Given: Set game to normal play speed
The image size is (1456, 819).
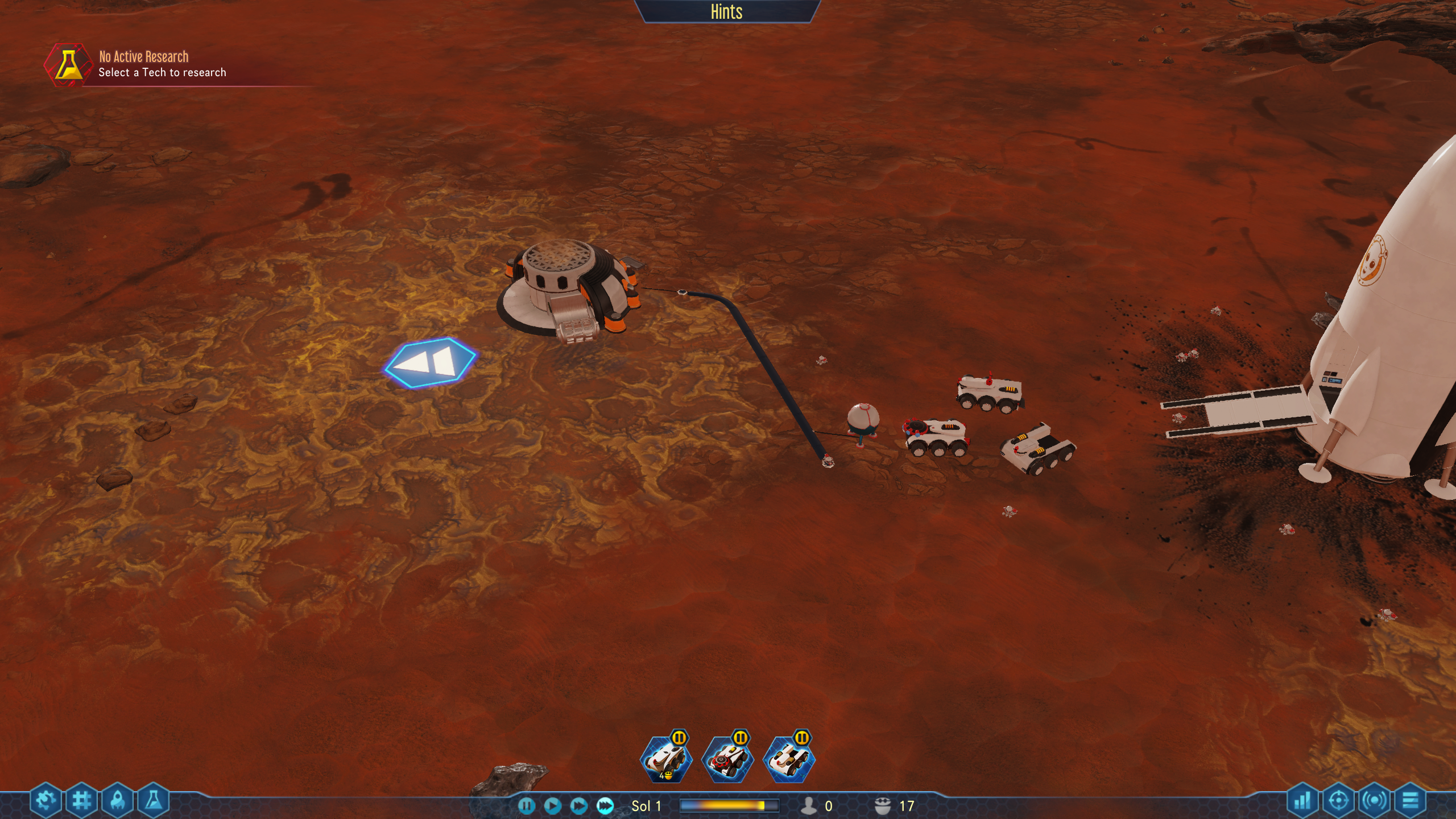Looking at the screenshot, I should pyautogui.click(x=552, y=805).
